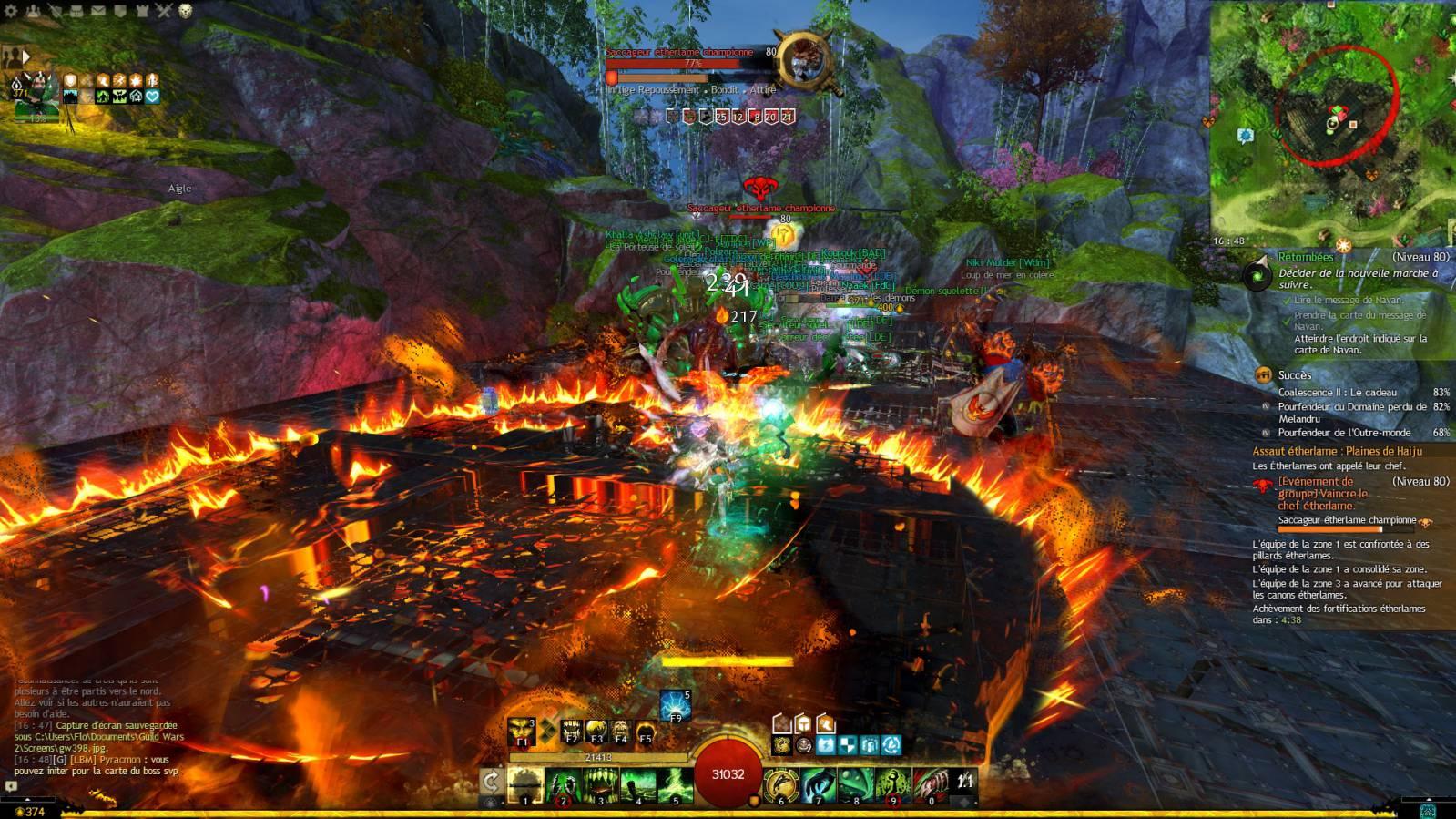
Task: Use the green hand utility skill slot 7
Action: (818, 783)
